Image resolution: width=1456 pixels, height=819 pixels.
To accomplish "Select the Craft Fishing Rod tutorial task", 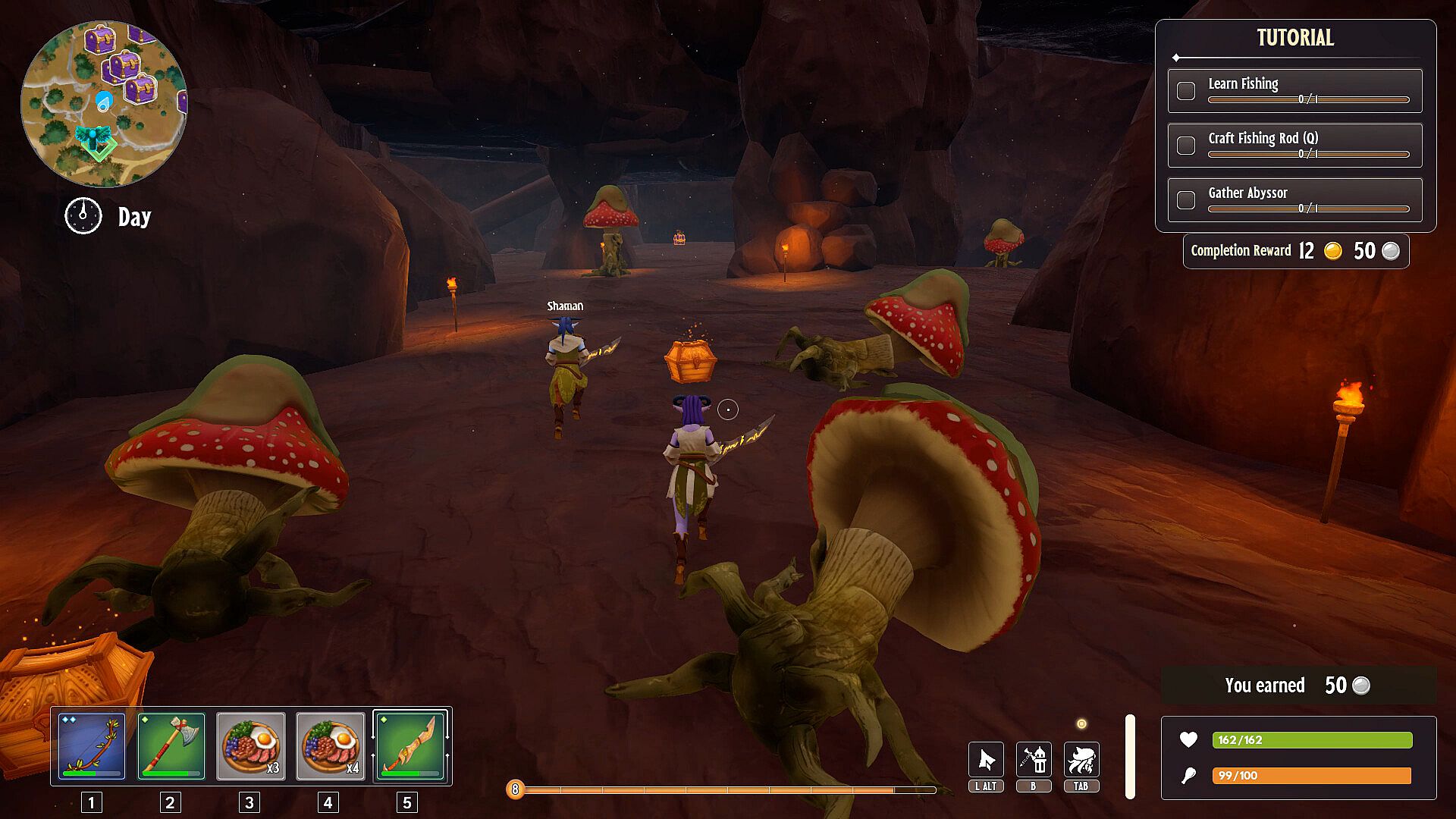I will coord(1294,145).
